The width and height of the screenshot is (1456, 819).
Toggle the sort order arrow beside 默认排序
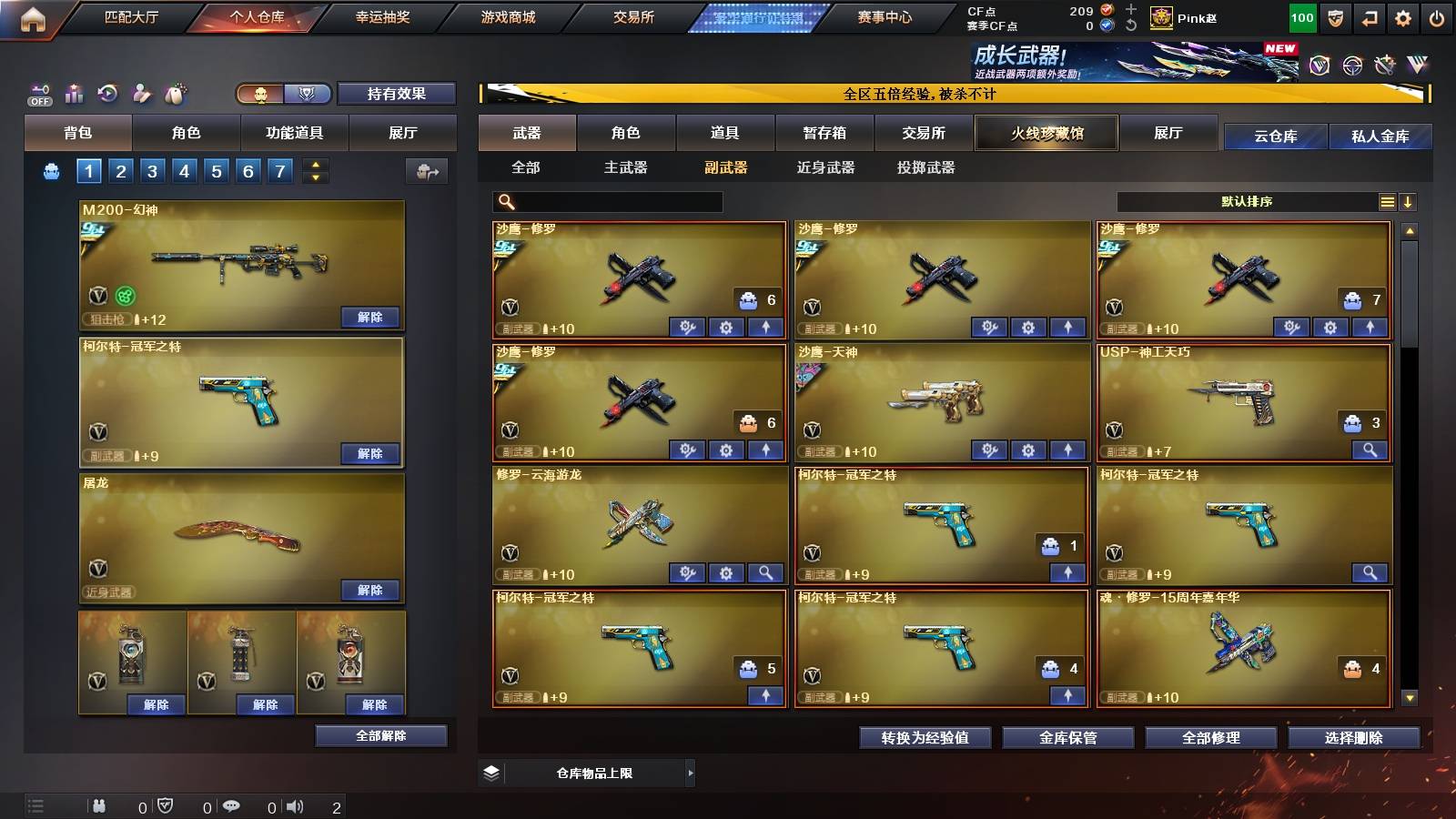(x=1410, y=202)
